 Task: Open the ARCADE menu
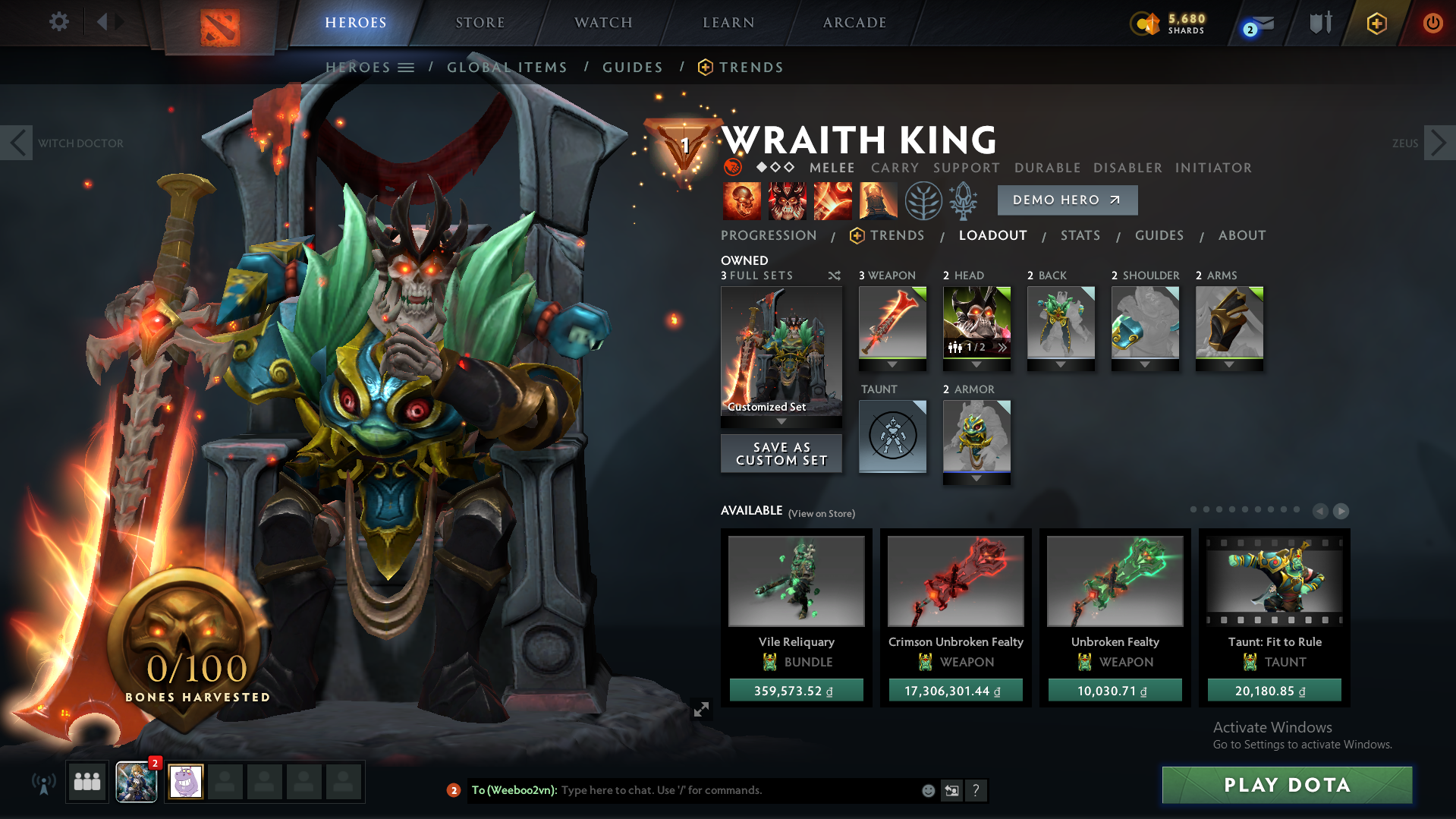coord(853,22)
